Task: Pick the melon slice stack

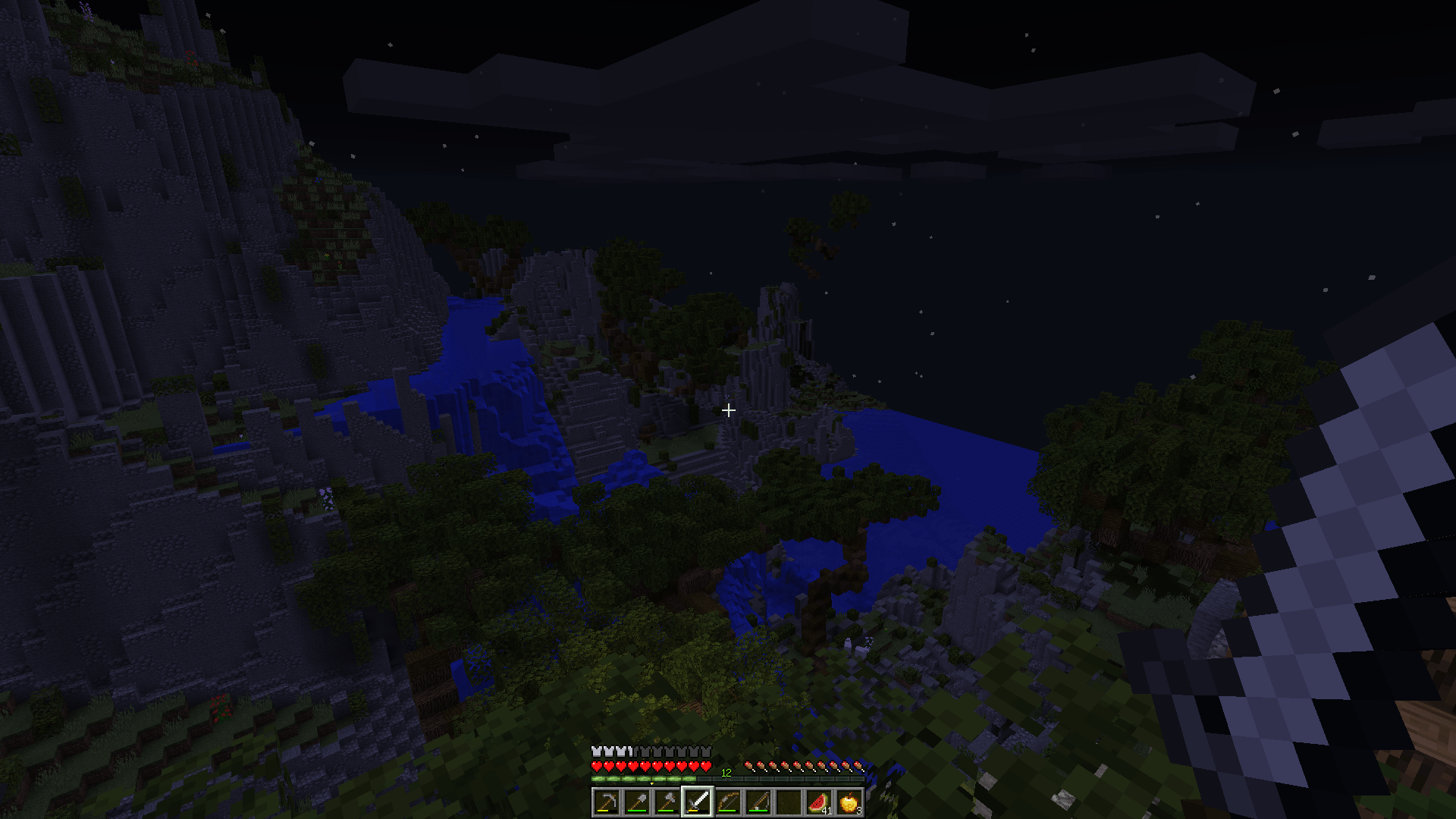Action: (819, 802)
